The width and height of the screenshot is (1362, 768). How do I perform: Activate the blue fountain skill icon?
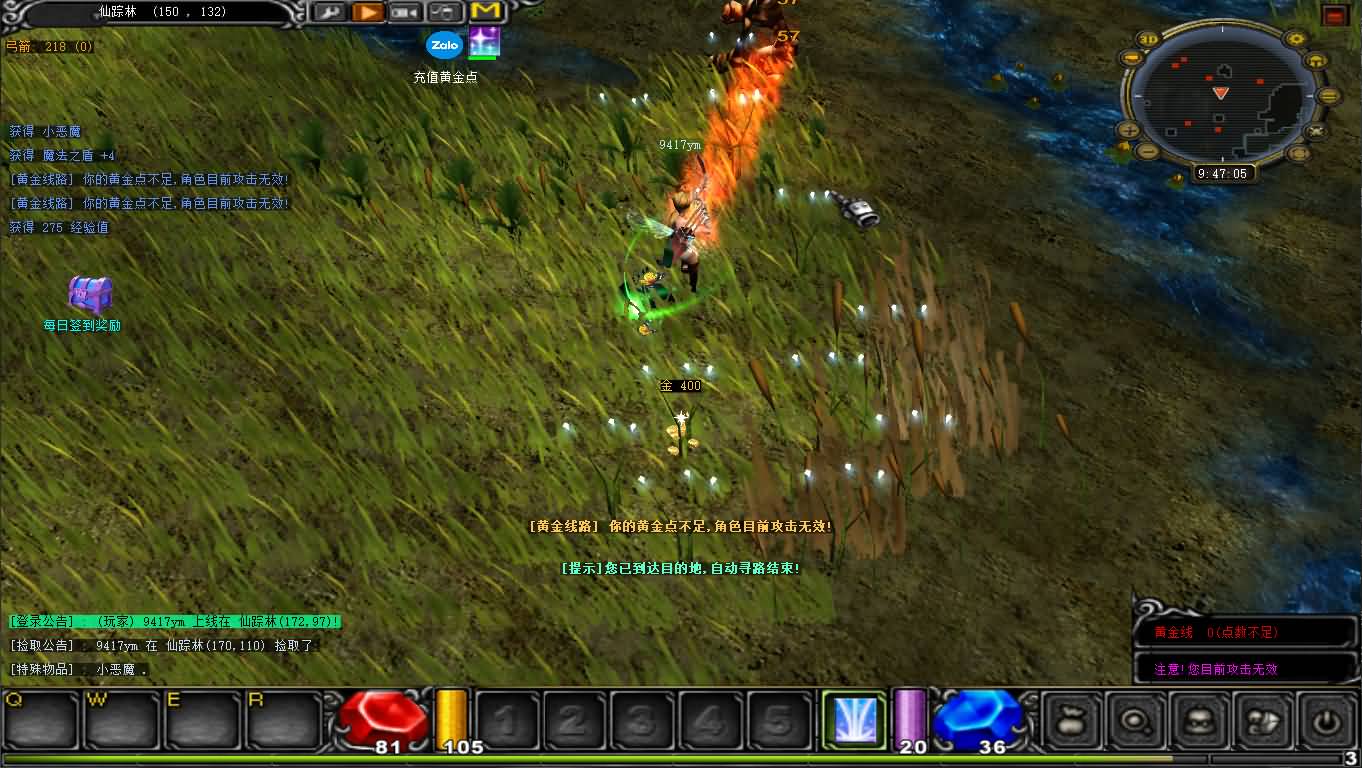(854, 720)
